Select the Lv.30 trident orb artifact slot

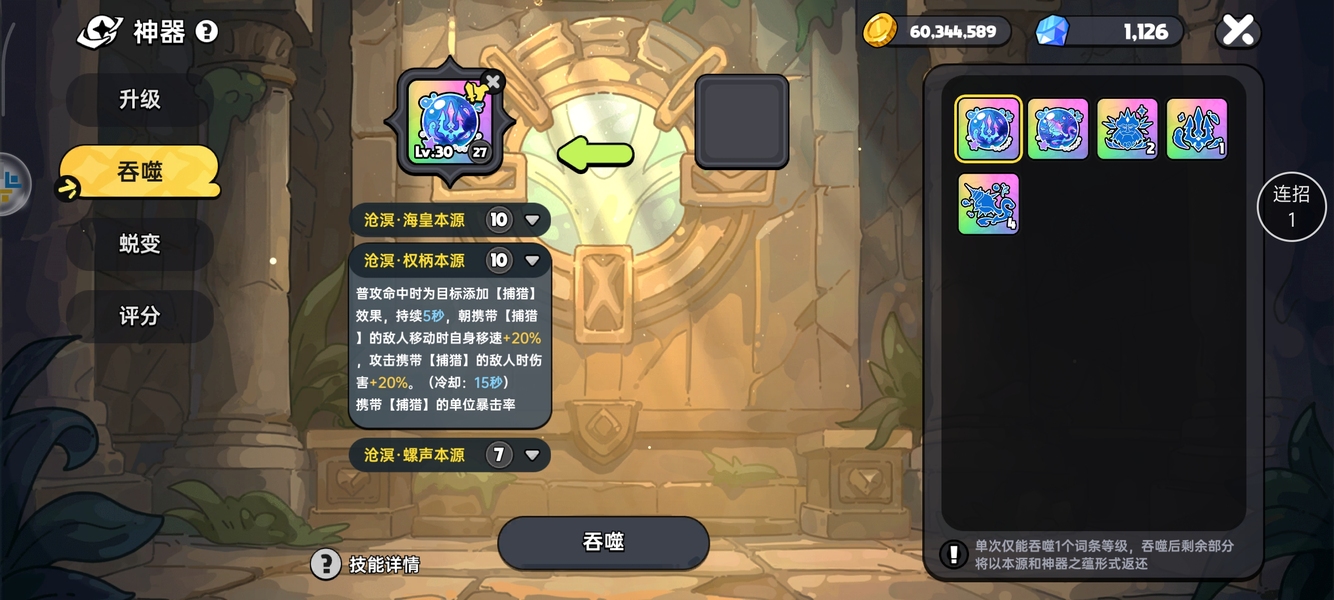450,124
